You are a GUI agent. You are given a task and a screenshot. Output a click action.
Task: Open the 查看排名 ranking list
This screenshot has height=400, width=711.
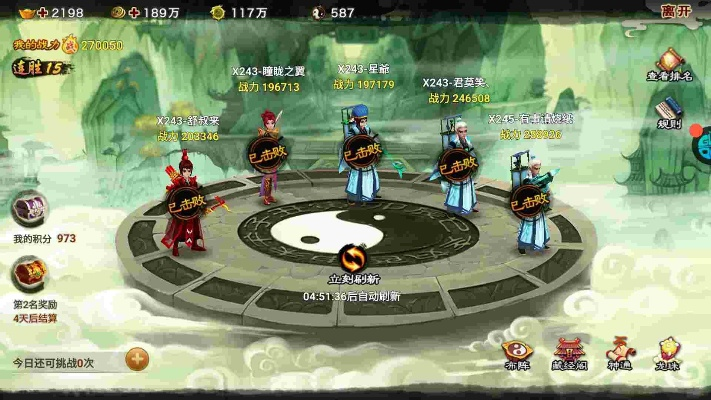click(669, 64)
